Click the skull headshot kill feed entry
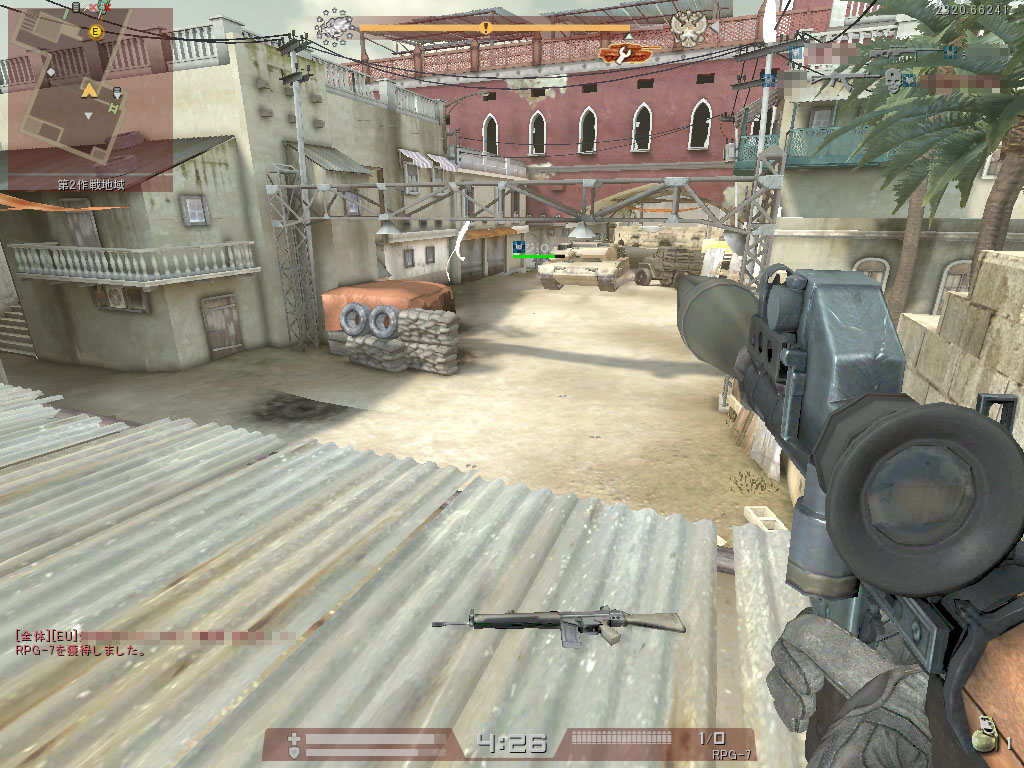Screen dimensions: 1024x768 (x=893, y=78)
